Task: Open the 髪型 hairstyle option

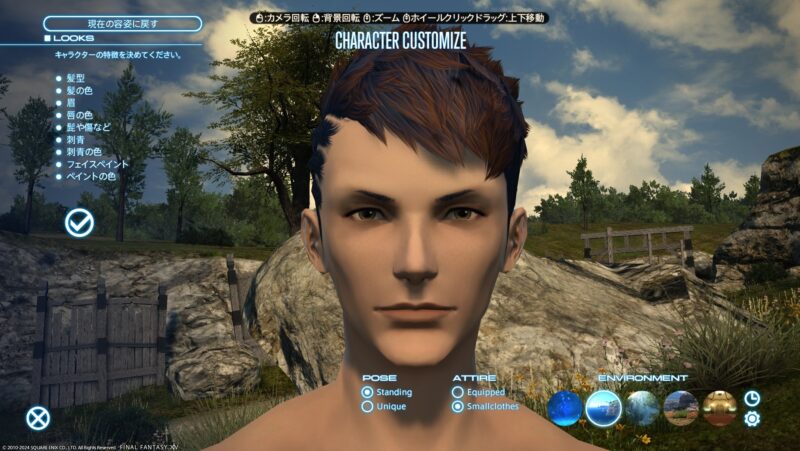Action: point(77,78)
